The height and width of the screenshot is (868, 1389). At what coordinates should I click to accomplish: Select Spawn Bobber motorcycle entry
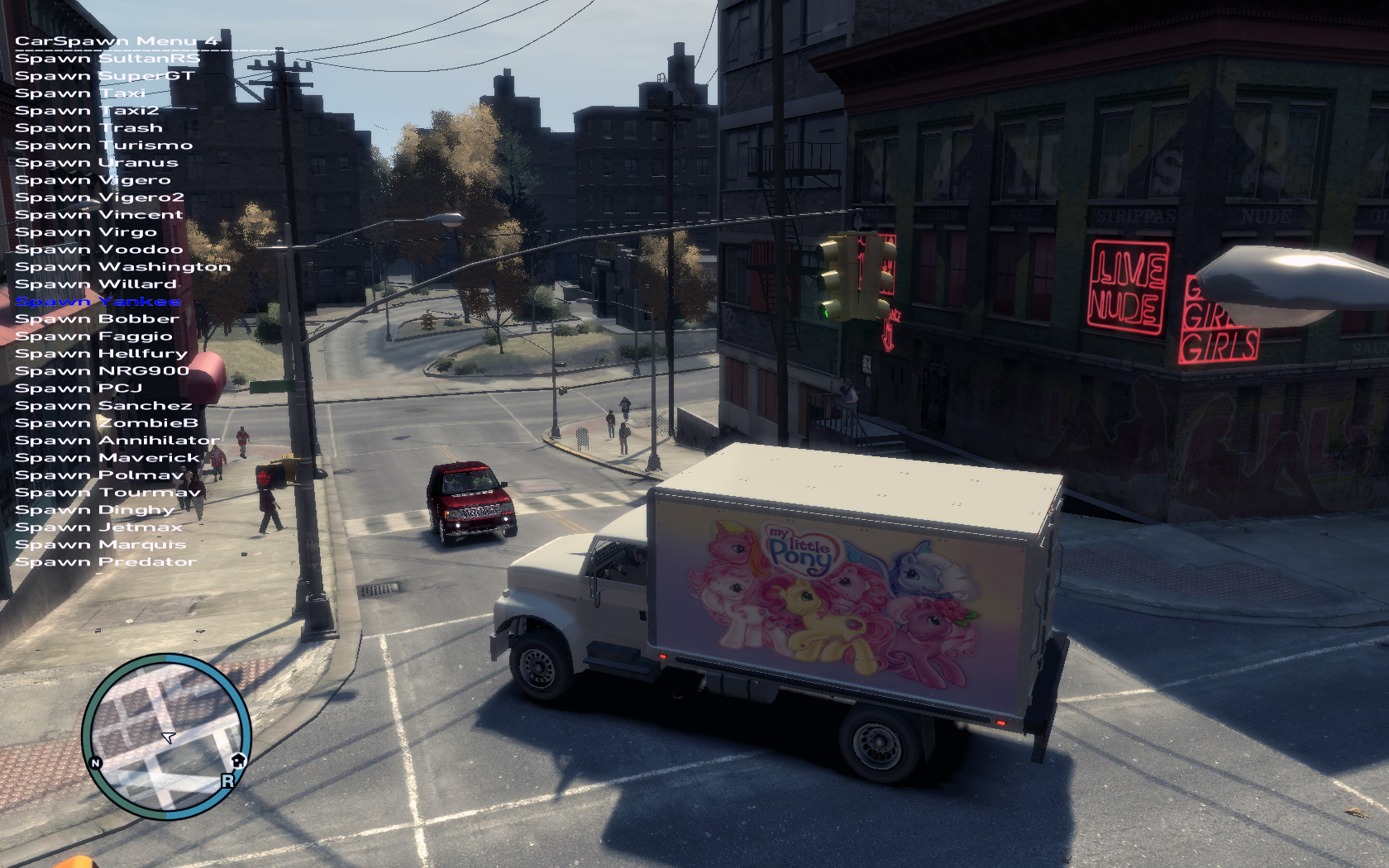pos(97,319)
